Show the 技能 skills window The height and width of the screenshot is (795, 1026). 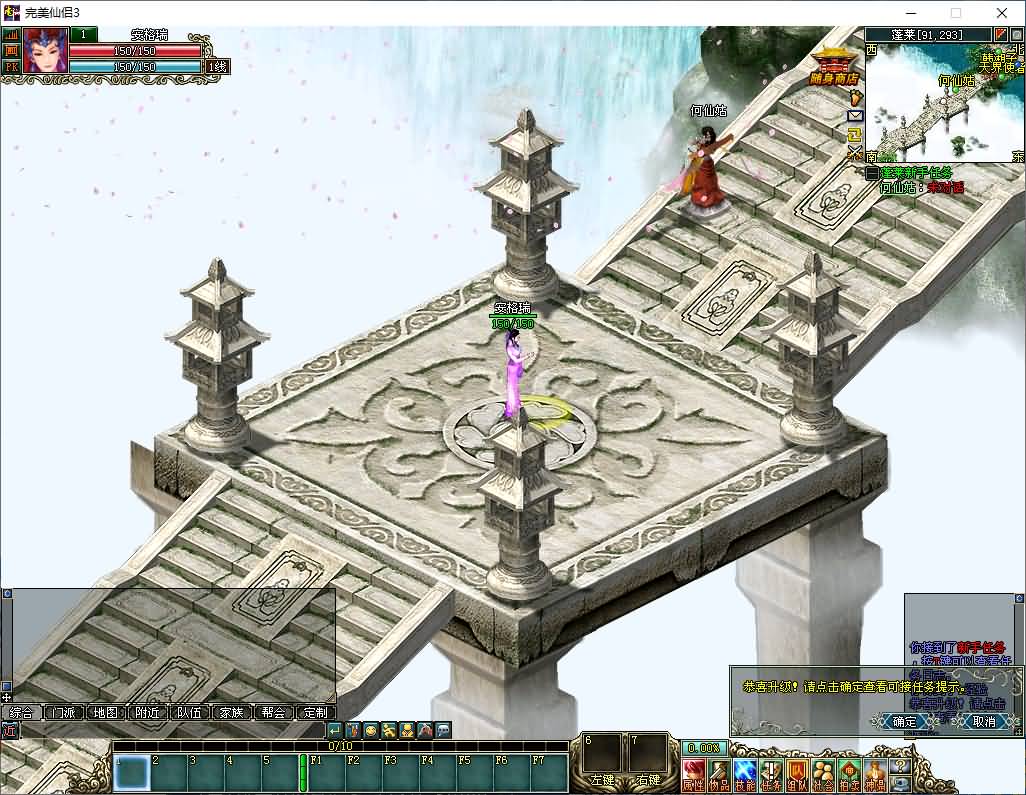tap(745, 775)
